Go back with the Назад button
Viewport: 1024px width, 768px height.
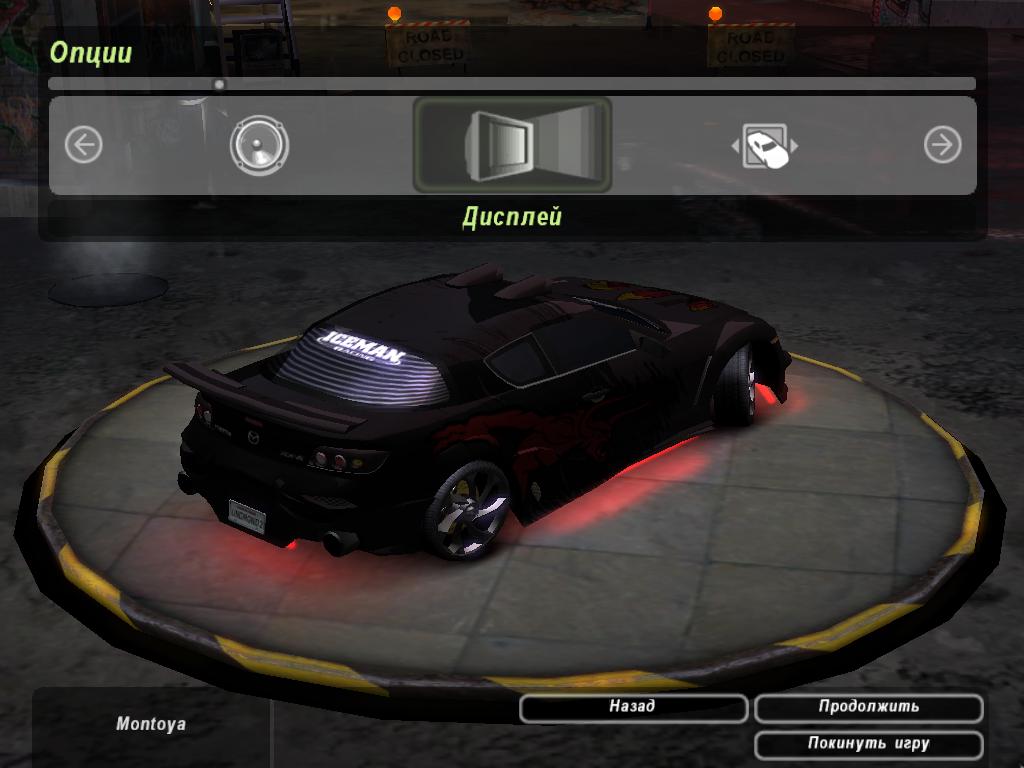pos(633,707)
